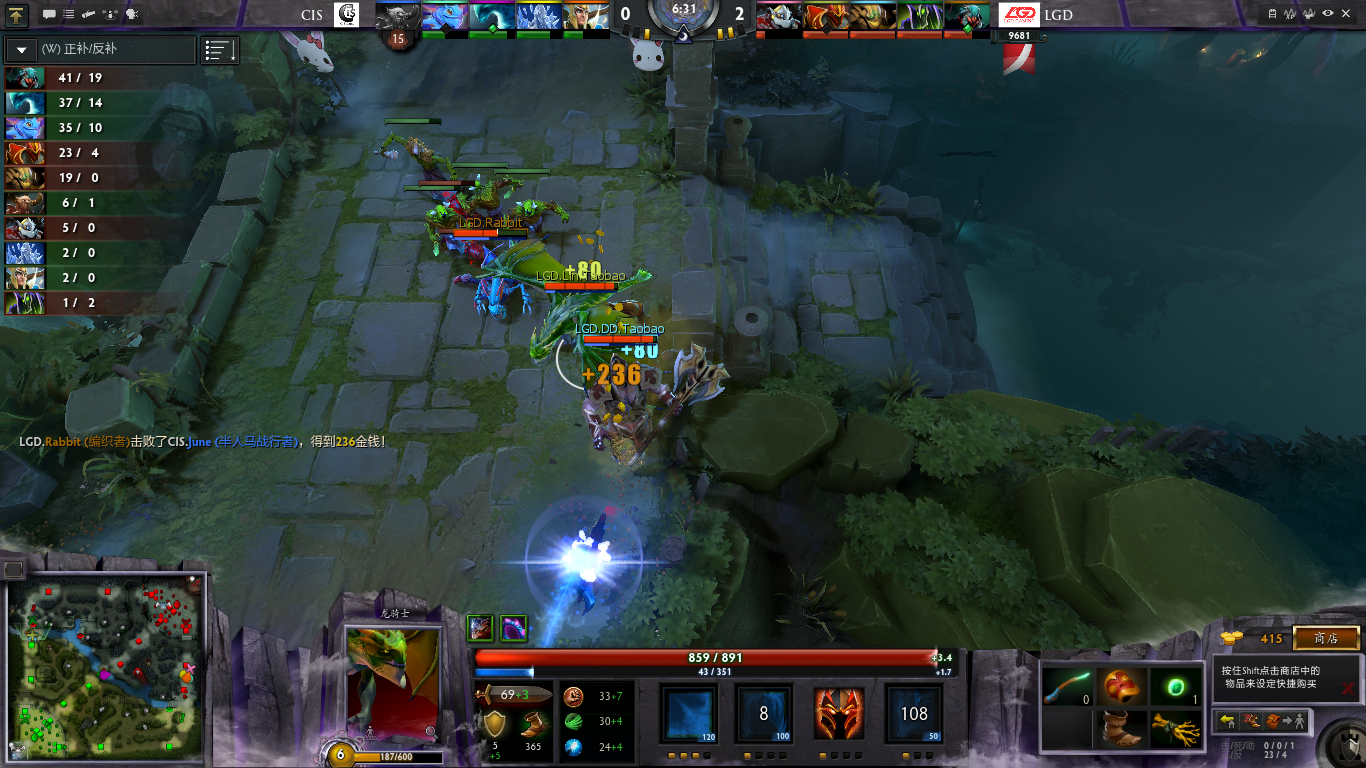Activate the ultimate ability showing 108 cooldown
This screenshot has width=1366, height=768.
tap(914, 713)
